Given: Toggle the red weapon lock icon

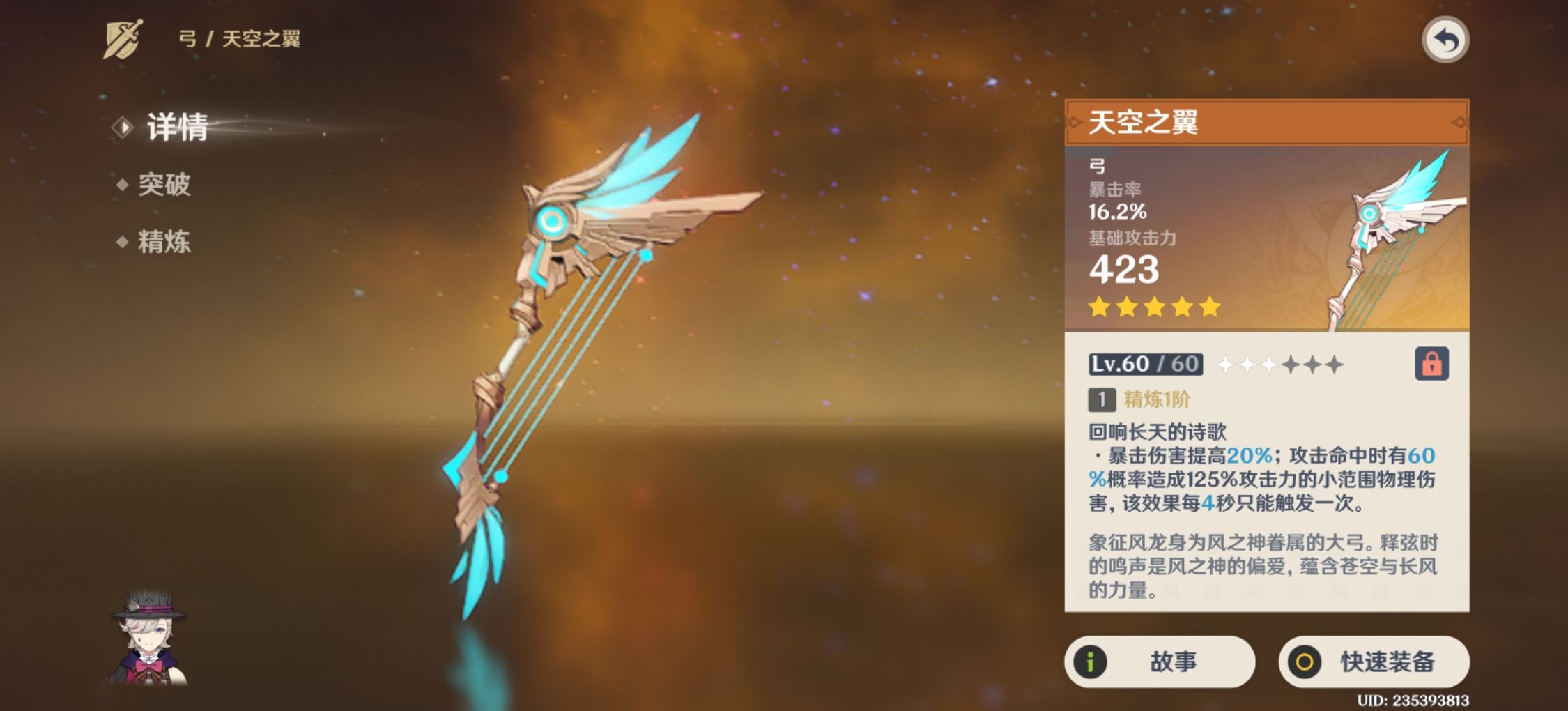Looking at the screenshot, I should pos(1431,364).
